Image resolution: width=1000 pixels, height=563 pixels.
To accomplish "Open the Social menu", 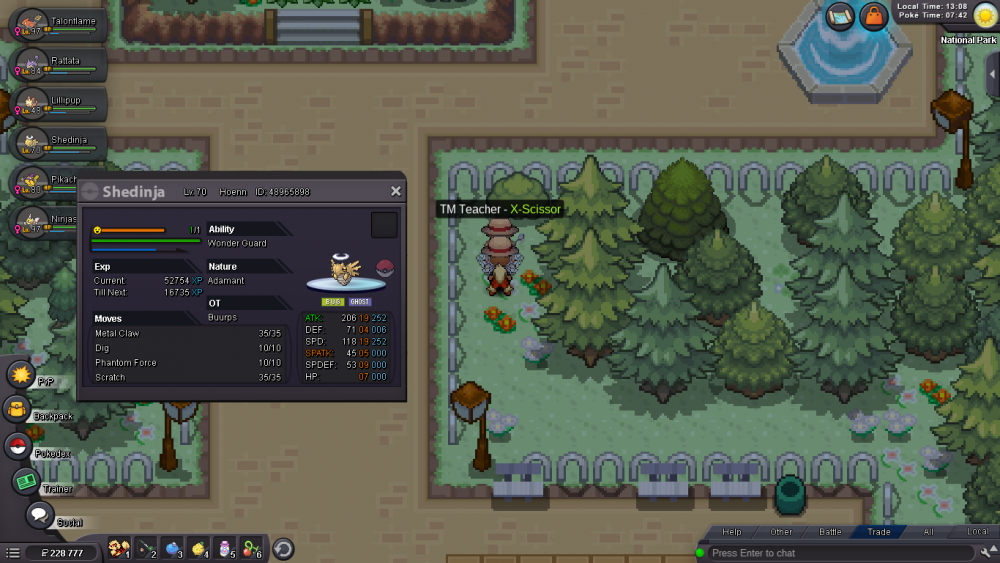I will [x=39, y=515].
